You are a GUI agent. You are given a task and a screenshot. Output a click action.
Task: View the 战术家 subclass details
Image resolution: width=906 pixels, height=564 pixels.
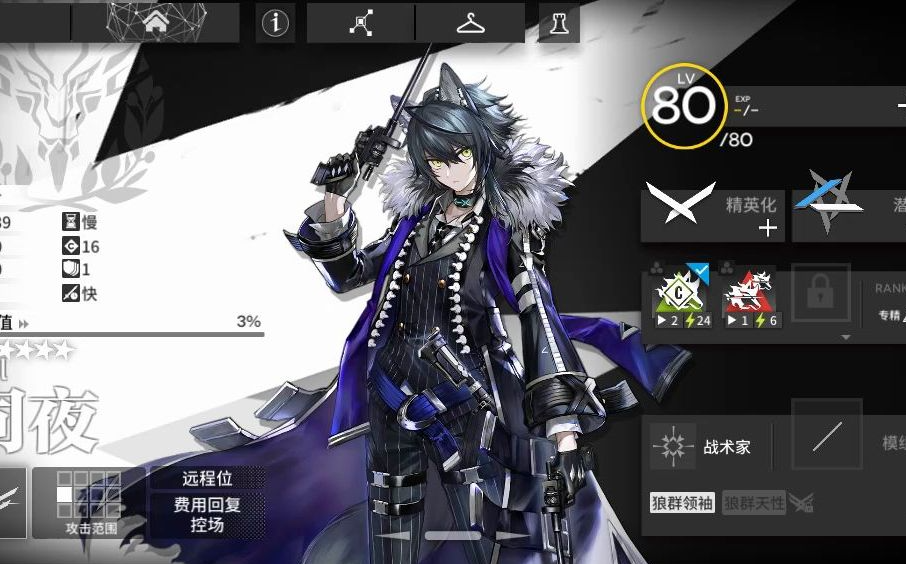pos(700,447)
